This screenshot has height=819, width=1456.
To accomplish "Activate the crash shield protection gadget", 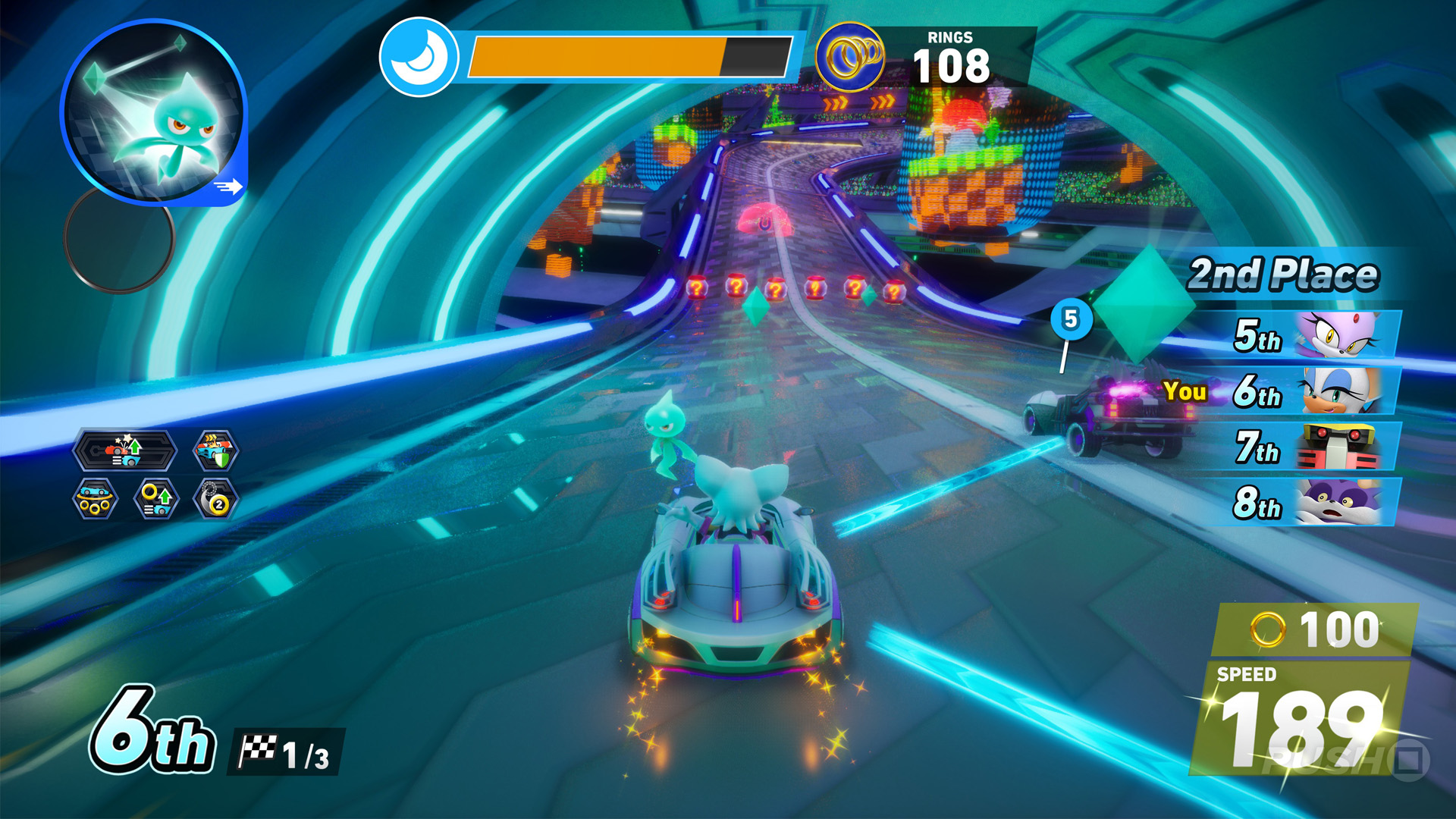I will 216,451.
